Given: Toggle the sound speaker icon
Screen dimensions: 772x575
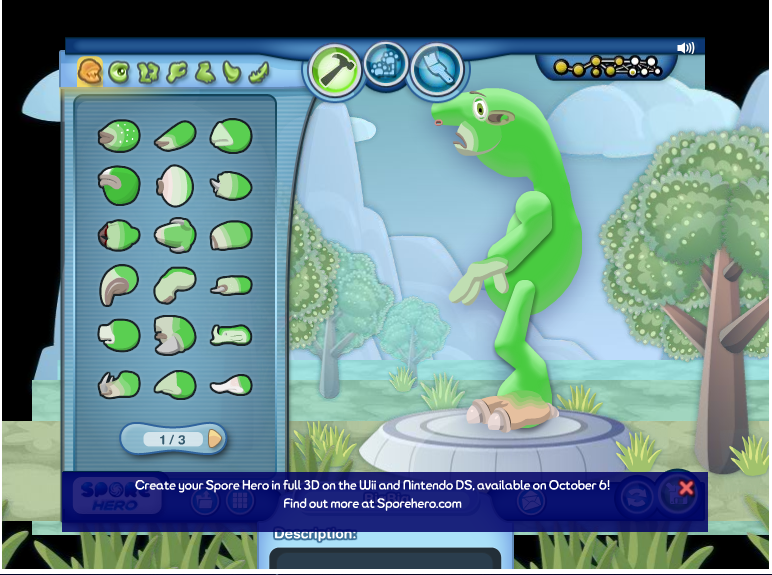Looking at the screenshot, I should coord(685,48).
